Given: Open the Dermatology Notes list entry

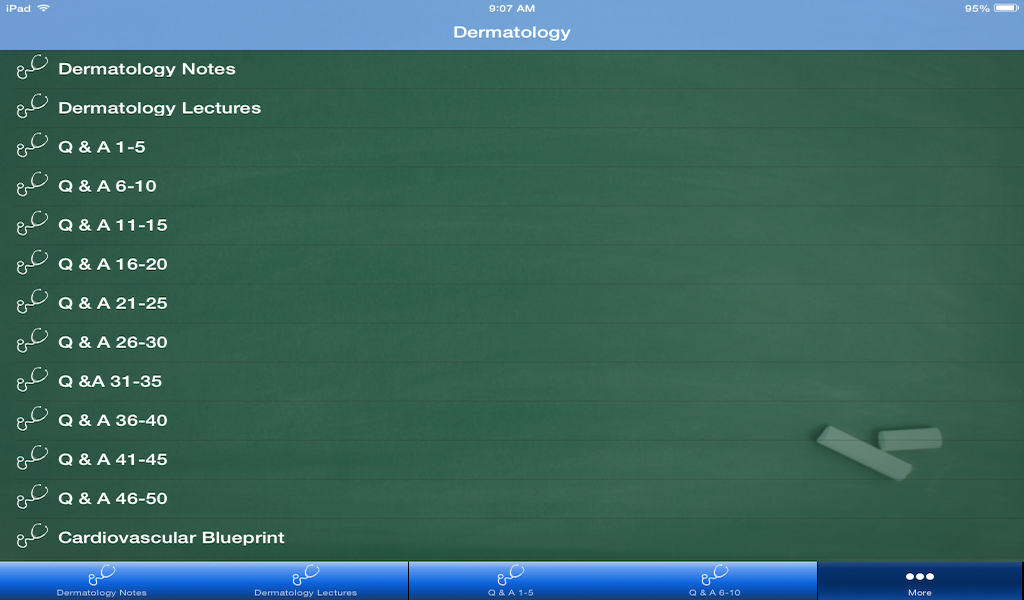Looking at the screenshot, I should tap(147, 69).
